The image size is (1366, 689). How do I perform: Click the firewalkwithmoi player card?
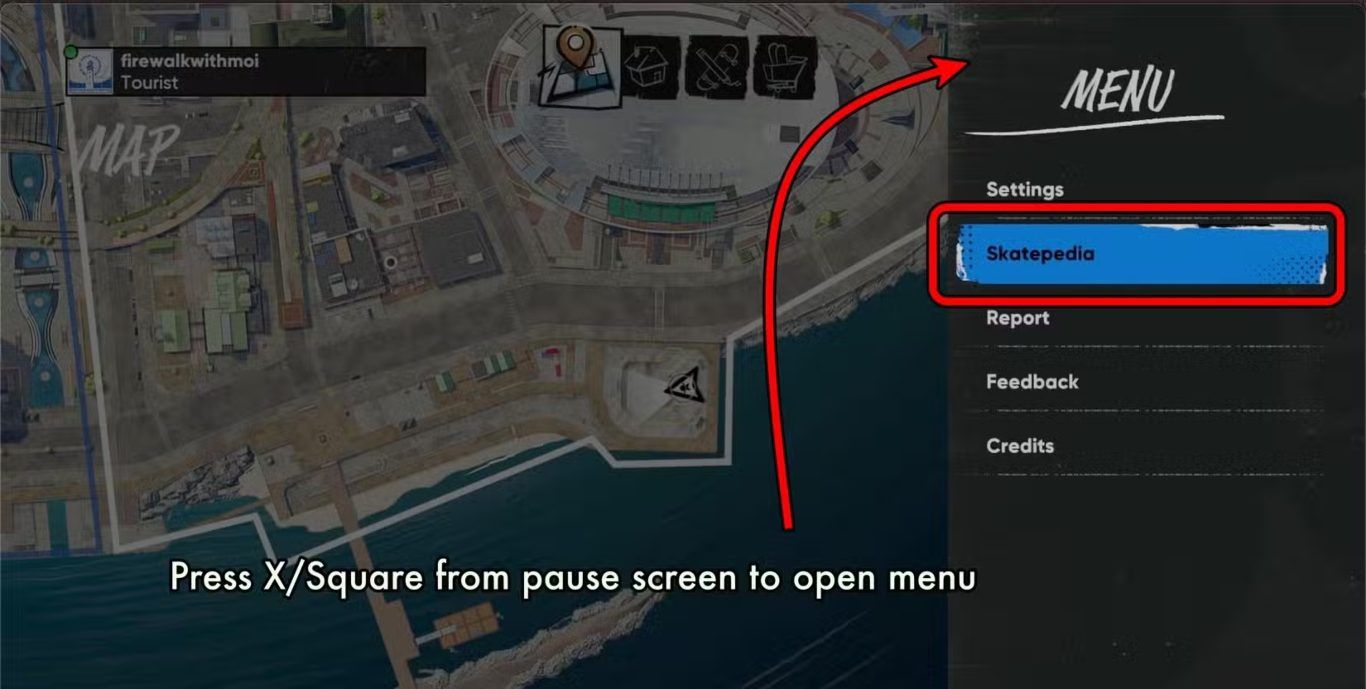point(246,72)
